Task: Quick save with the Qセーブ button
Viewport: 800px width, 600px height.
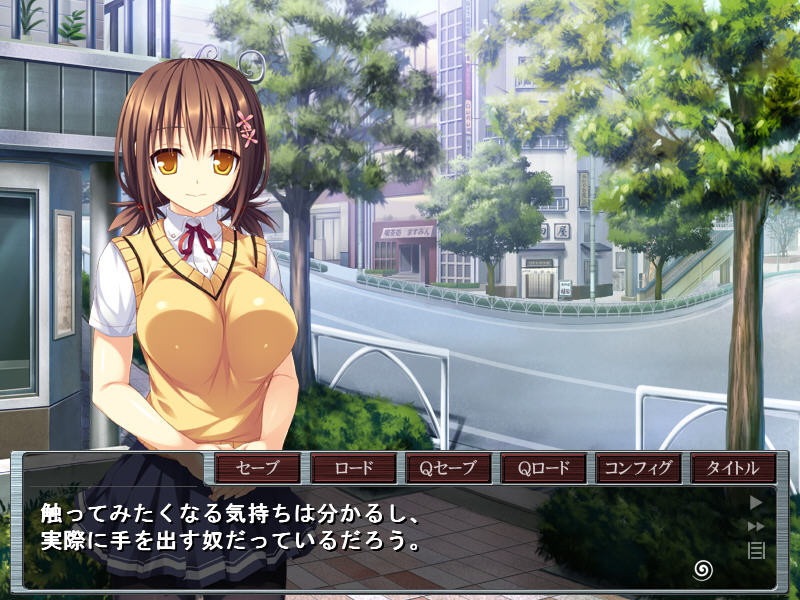Action: (x=449, y=468)
